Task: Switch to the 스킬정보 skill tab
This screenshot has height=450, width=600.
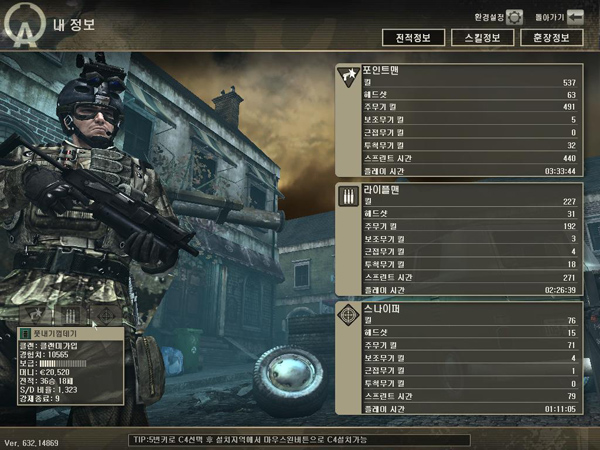Action: click(482, 38)
